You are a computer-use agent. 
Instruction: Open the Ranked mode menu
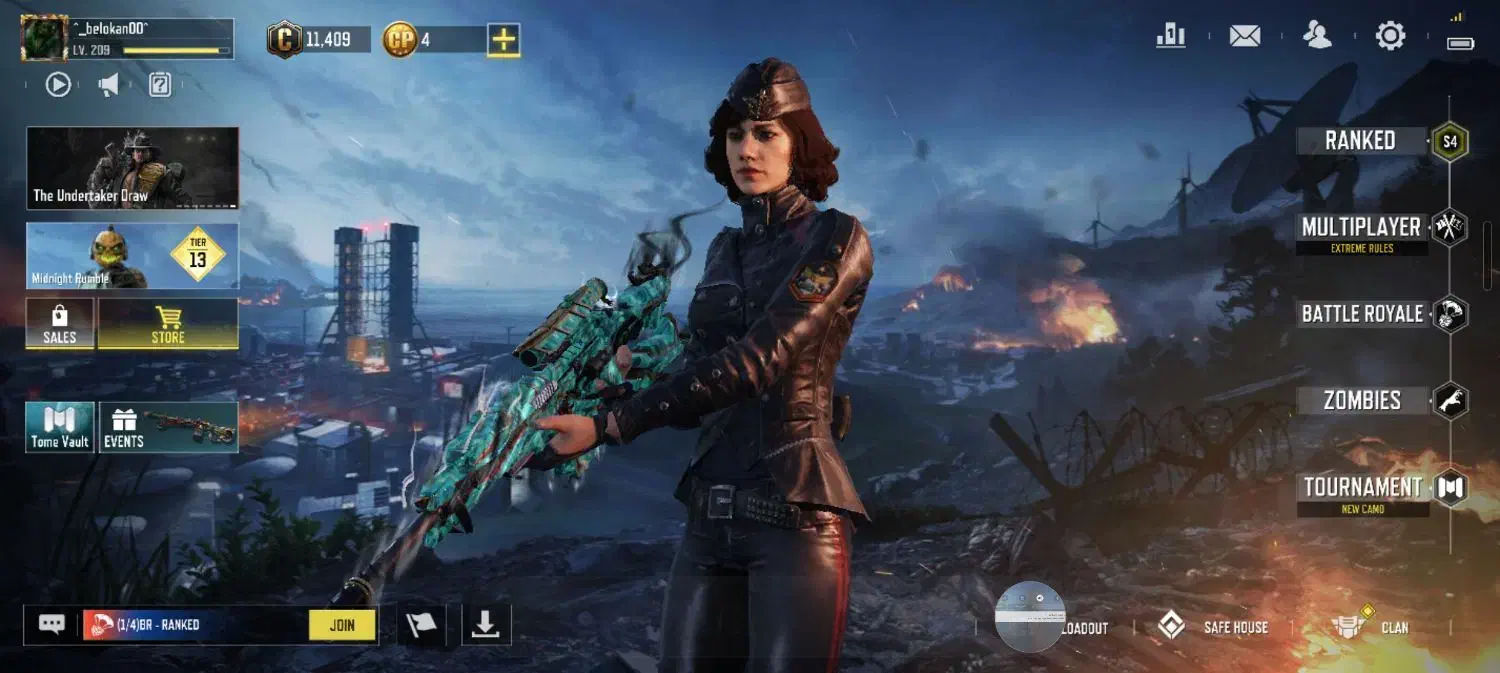pos(1360,141)
